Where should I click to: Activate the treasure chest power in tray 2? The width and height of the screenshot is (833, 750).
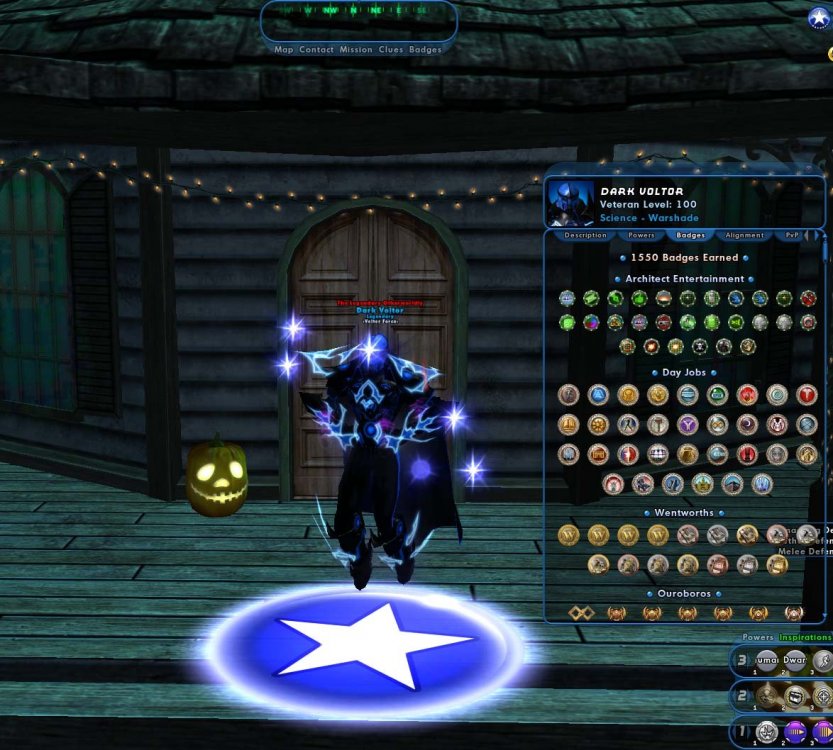[795, 696]
